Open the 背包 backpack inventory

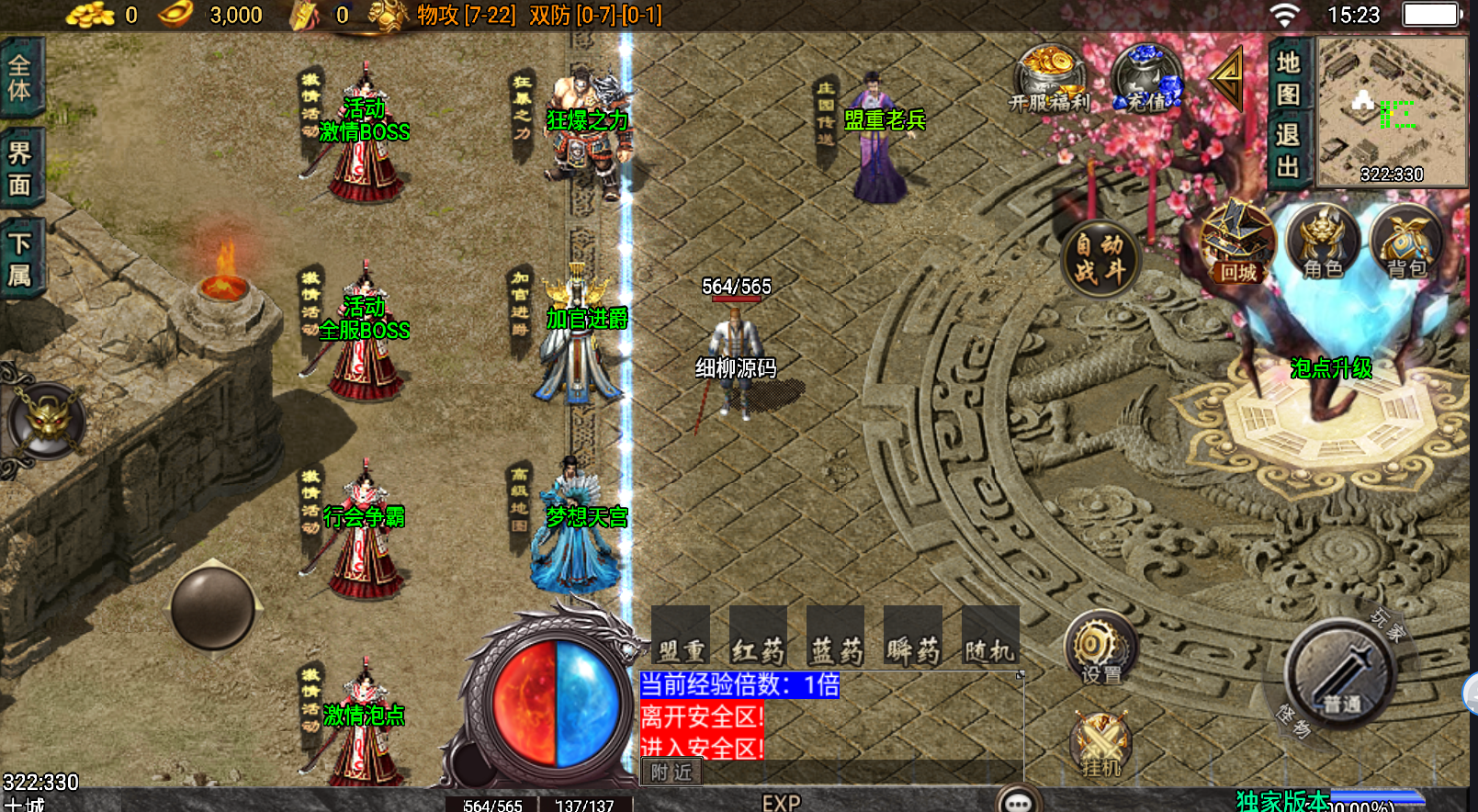[x=1406, y=243]
